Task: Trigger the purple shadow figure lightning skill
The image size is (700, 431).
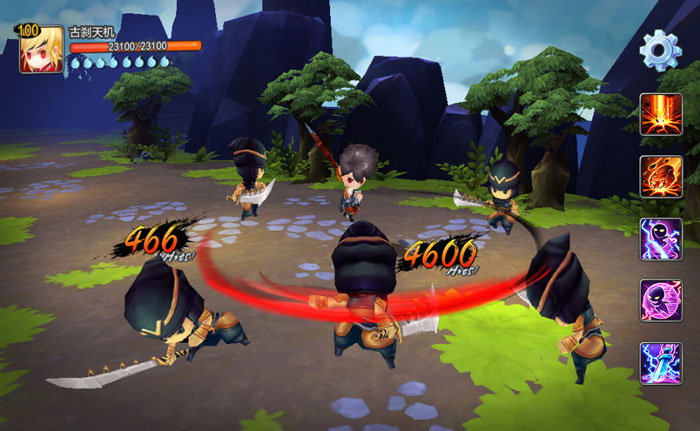Action: click(661, 239)
